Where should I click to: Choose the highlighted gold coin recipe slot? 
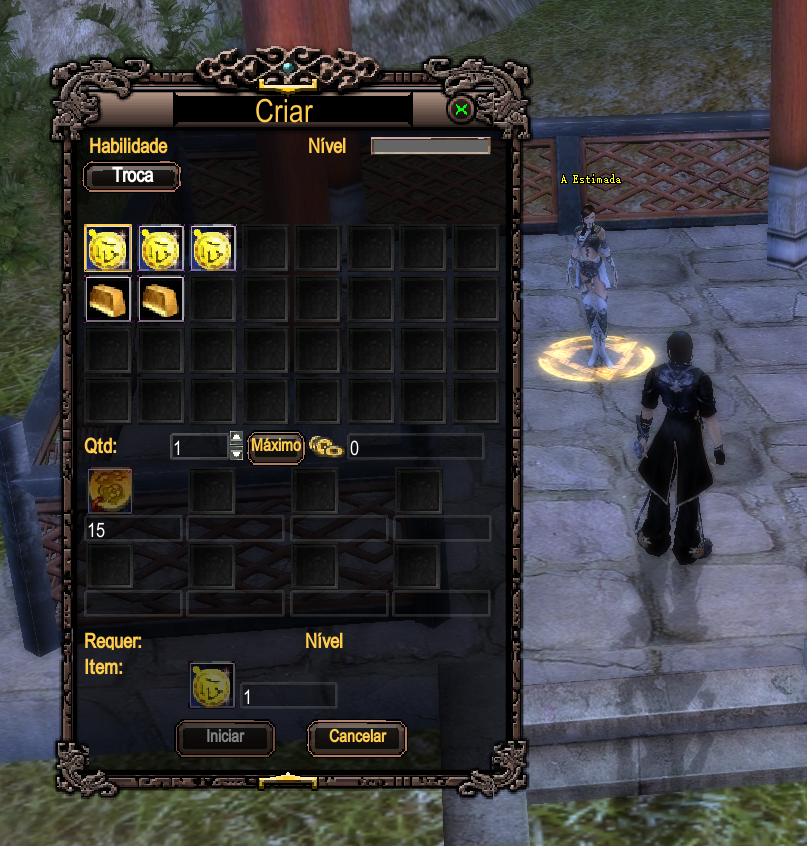tap(107, 248)
